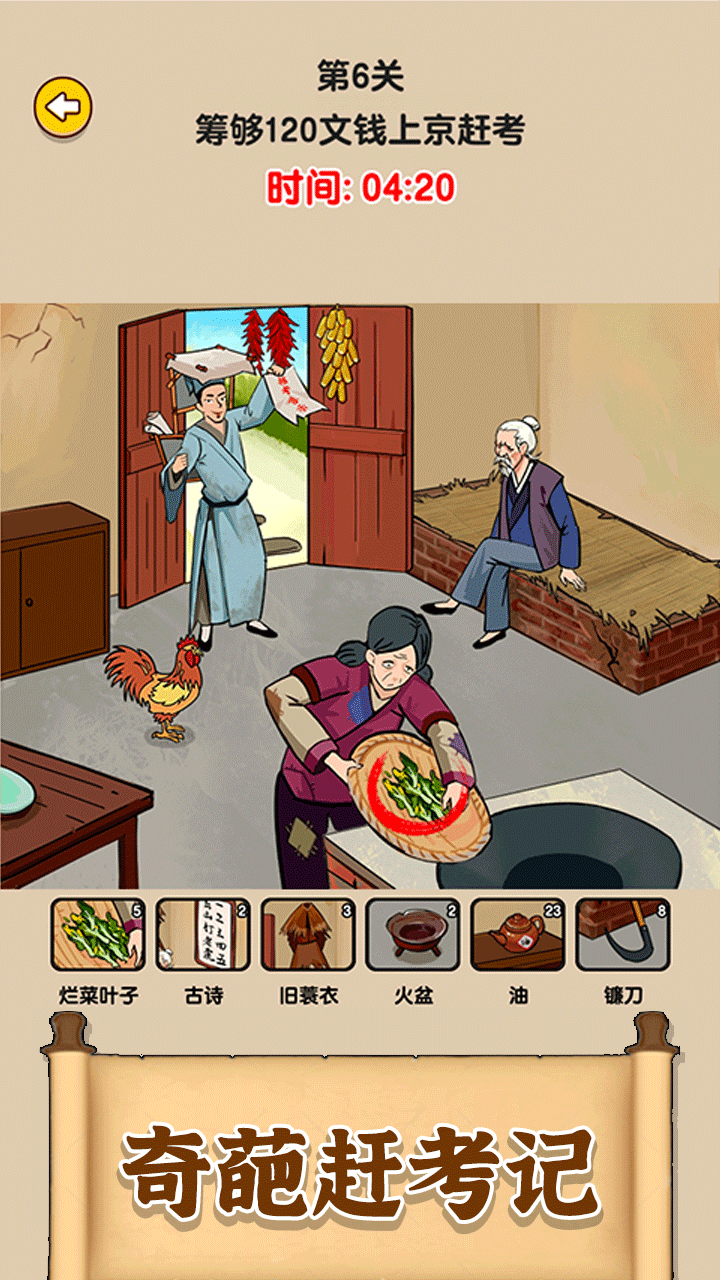Select the 旧蓑衣 old straw raincoat item
This screenshot has width=720, height=1280.
(x=308, y=935)
